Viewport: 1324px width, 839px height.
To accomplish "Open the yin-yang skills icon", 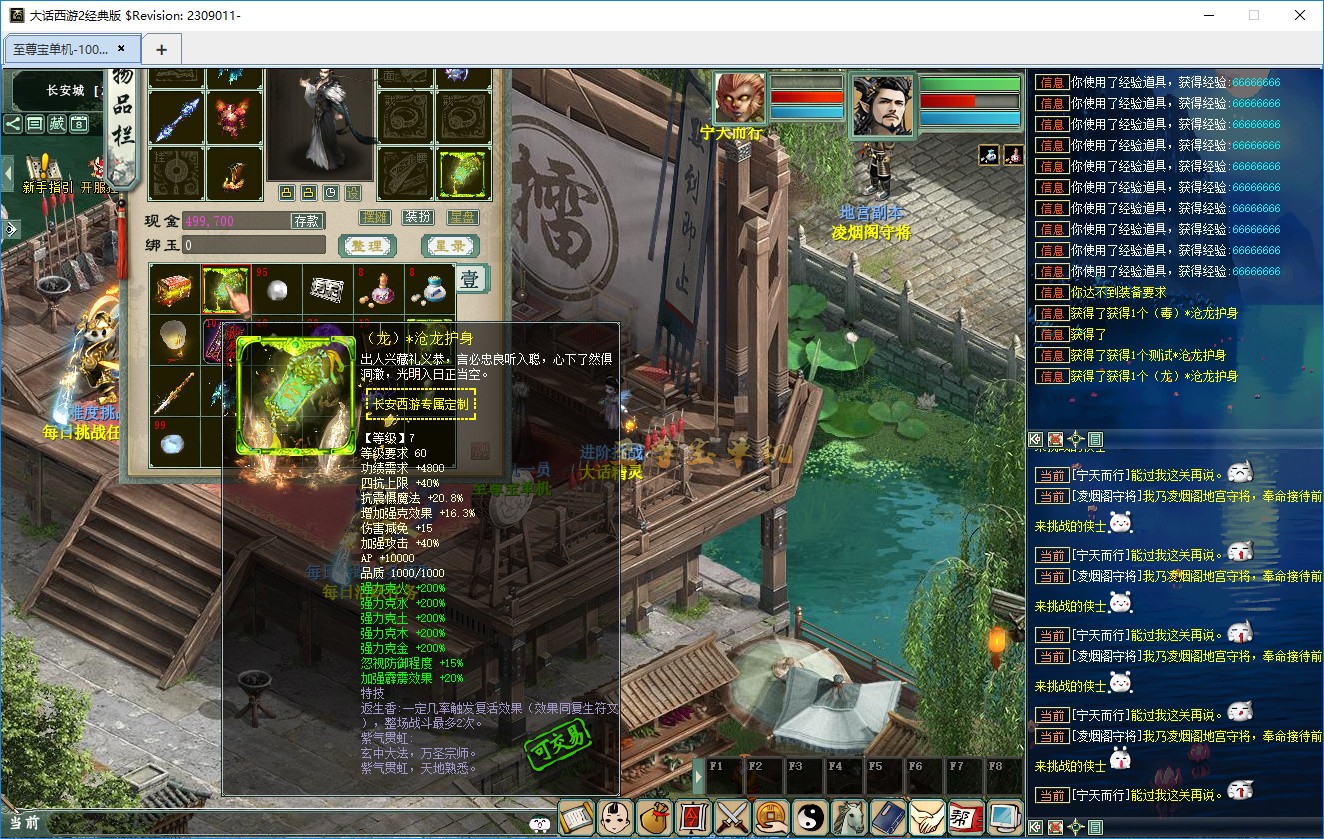I will tap(811, 817).
